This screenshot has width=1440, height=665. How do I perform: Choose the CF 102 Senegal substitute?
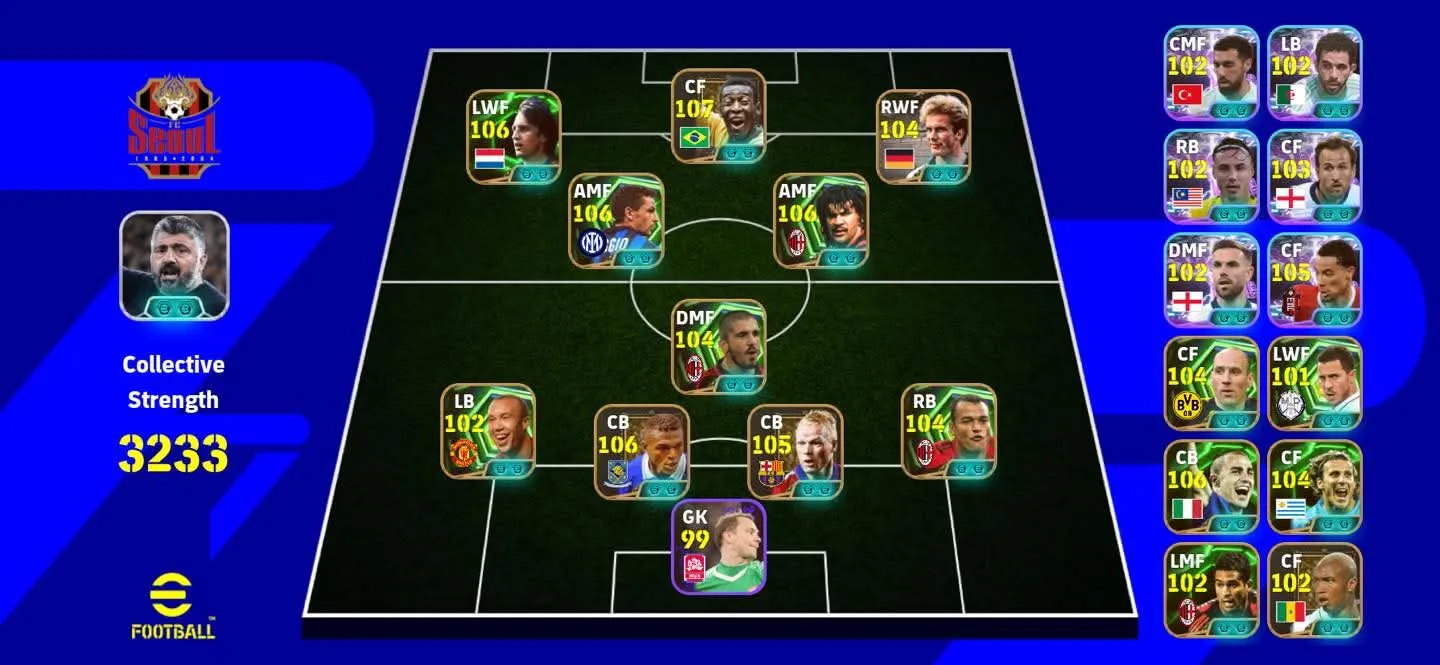point(1315,591)
